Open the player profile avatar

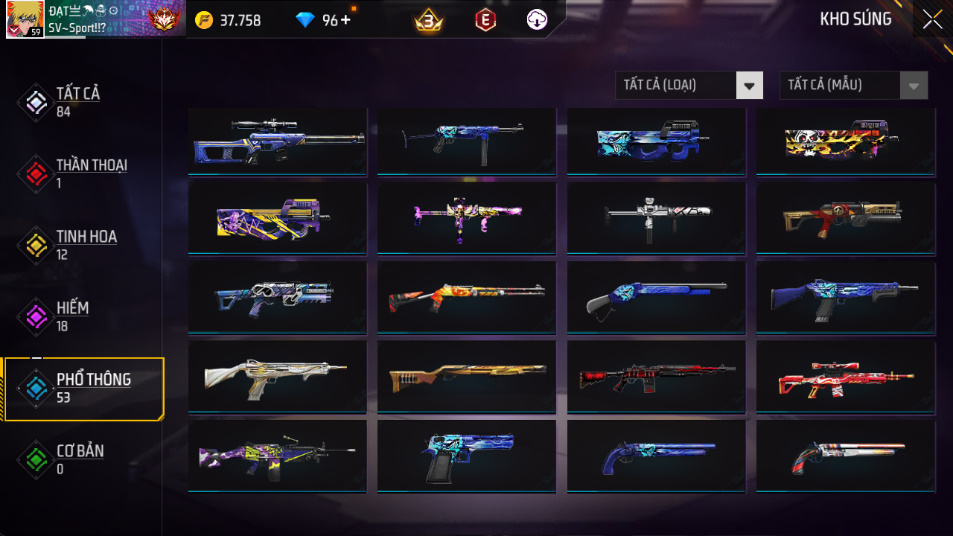24,20
